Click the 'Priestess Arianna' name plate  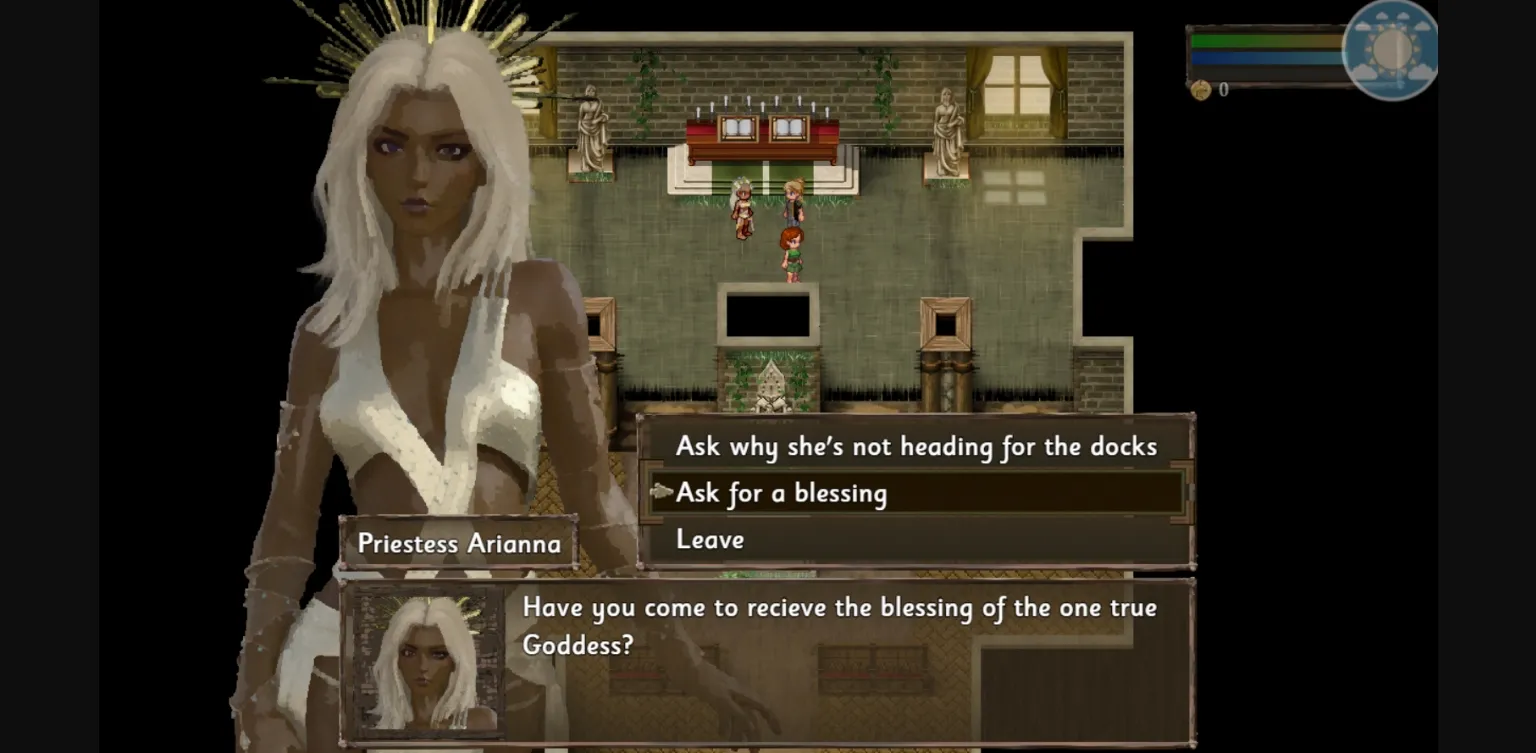pos(459,543)
